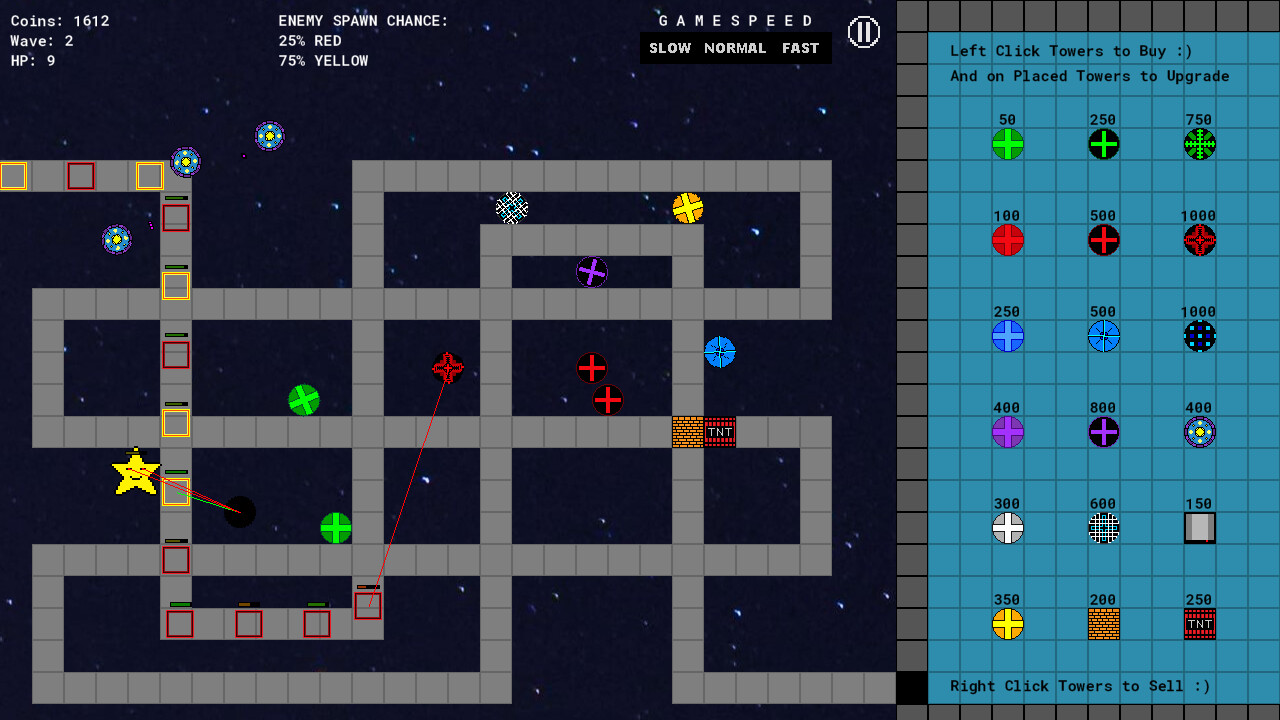Buy the 250-coin TNT trap
1280x720 pixels.
pyautogui.click(x=1199, y=624)
